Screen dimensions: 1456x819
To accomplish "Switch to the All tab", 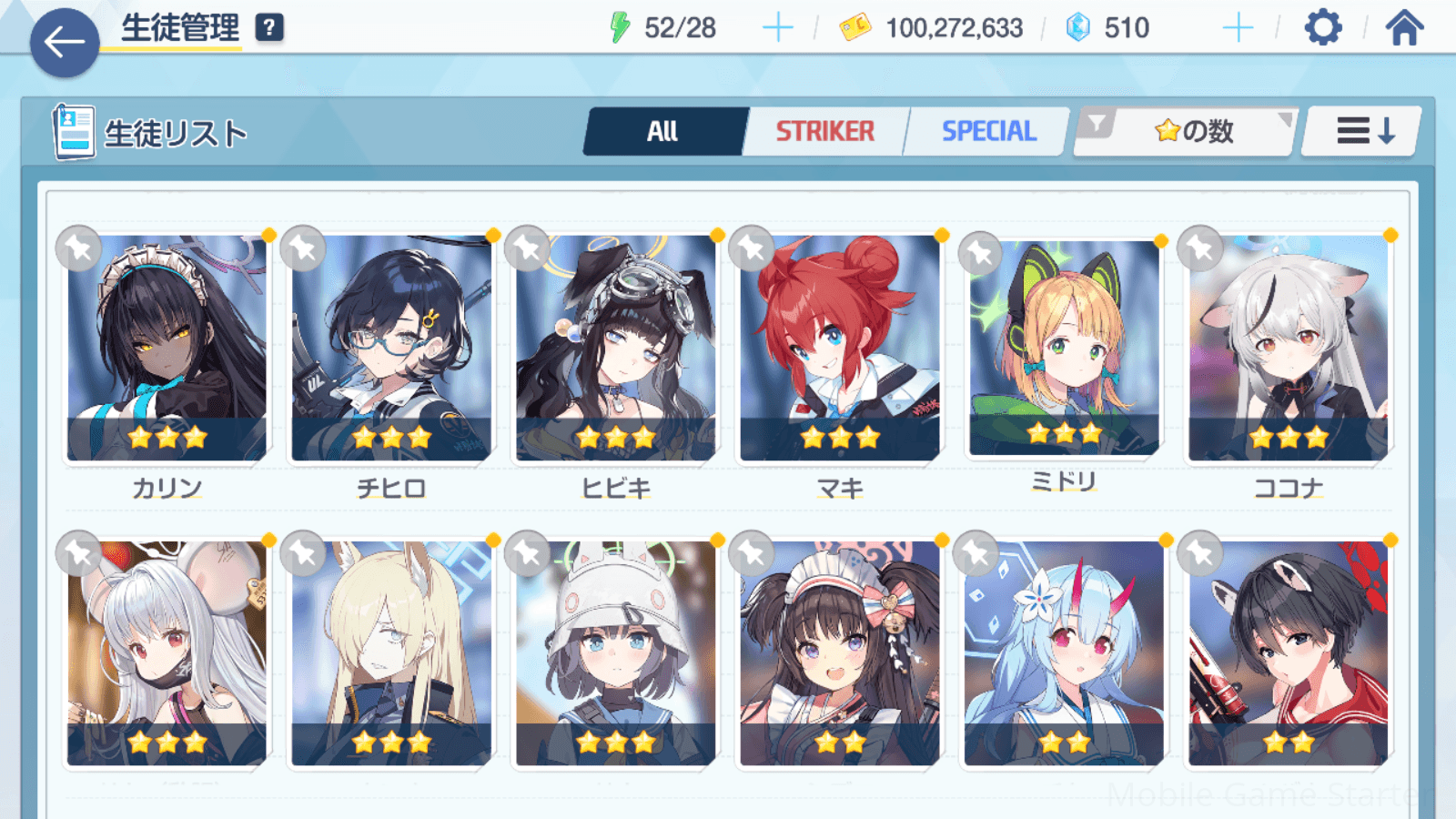I will click(663, 132).
